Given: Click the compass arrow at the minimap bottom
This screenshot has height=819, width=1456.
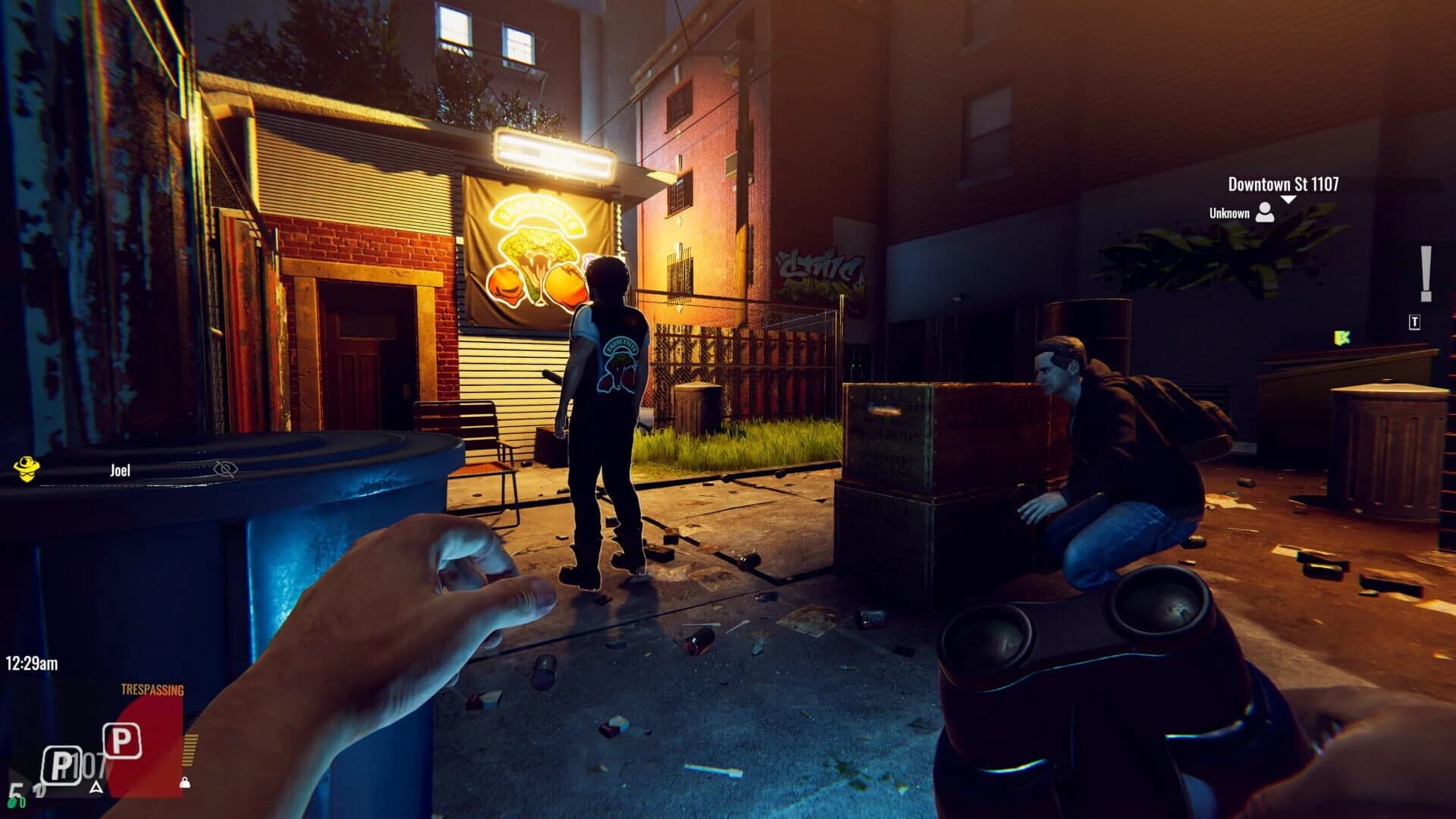Looking at the screenshot, I should point(96,789).
